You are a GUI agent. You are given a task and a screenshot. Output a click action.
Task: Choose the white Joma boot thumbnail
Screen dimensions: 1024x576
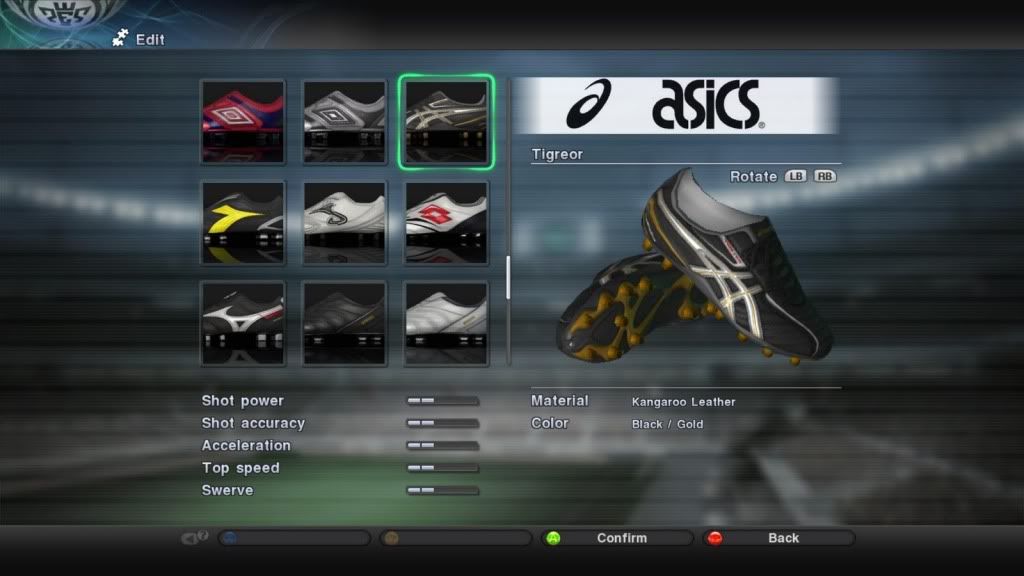coord(345,222)
